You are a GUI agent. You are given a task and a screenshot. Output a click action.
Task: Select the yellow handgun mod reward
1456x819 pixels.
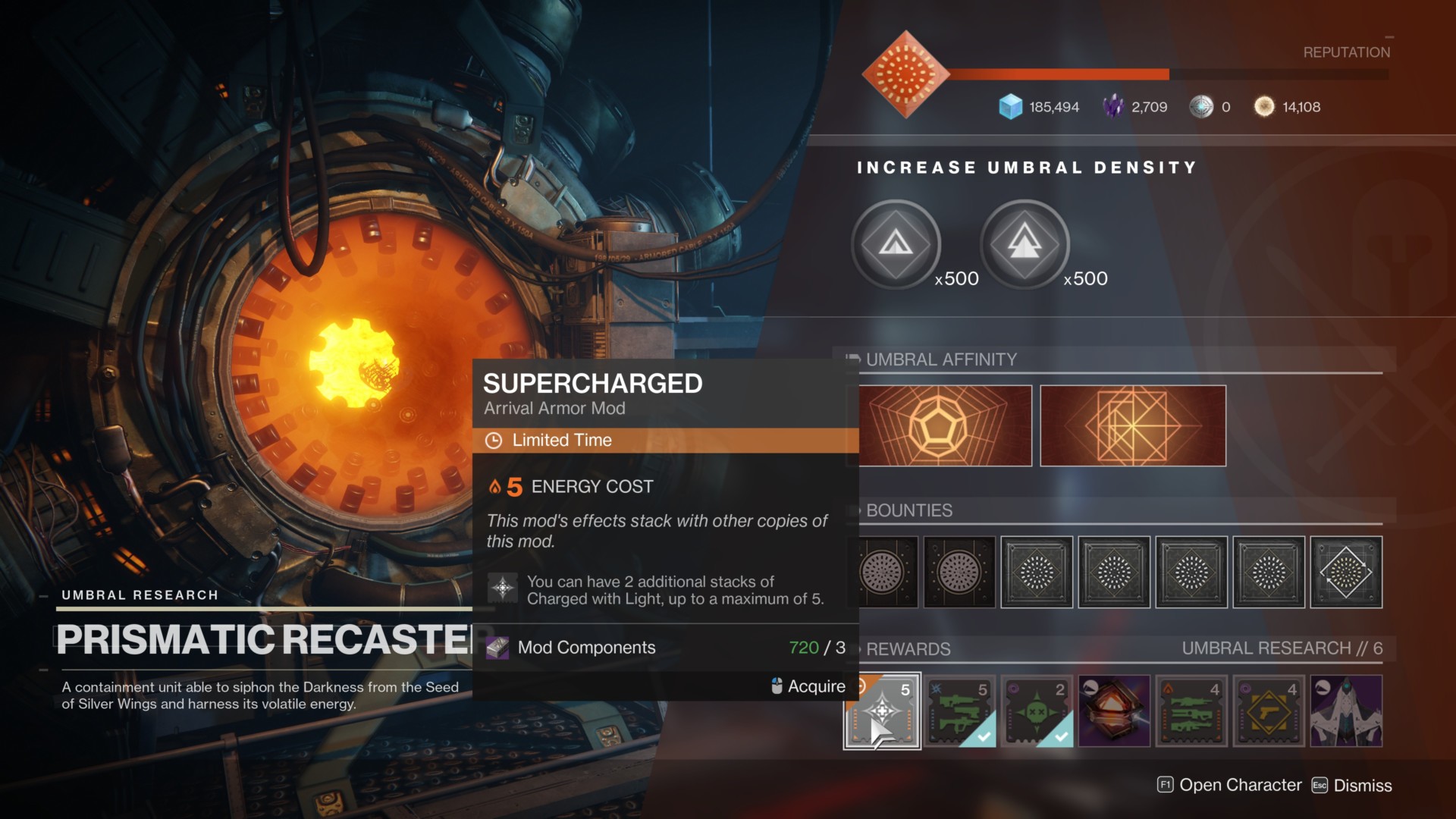click(x=1269, y=711)
